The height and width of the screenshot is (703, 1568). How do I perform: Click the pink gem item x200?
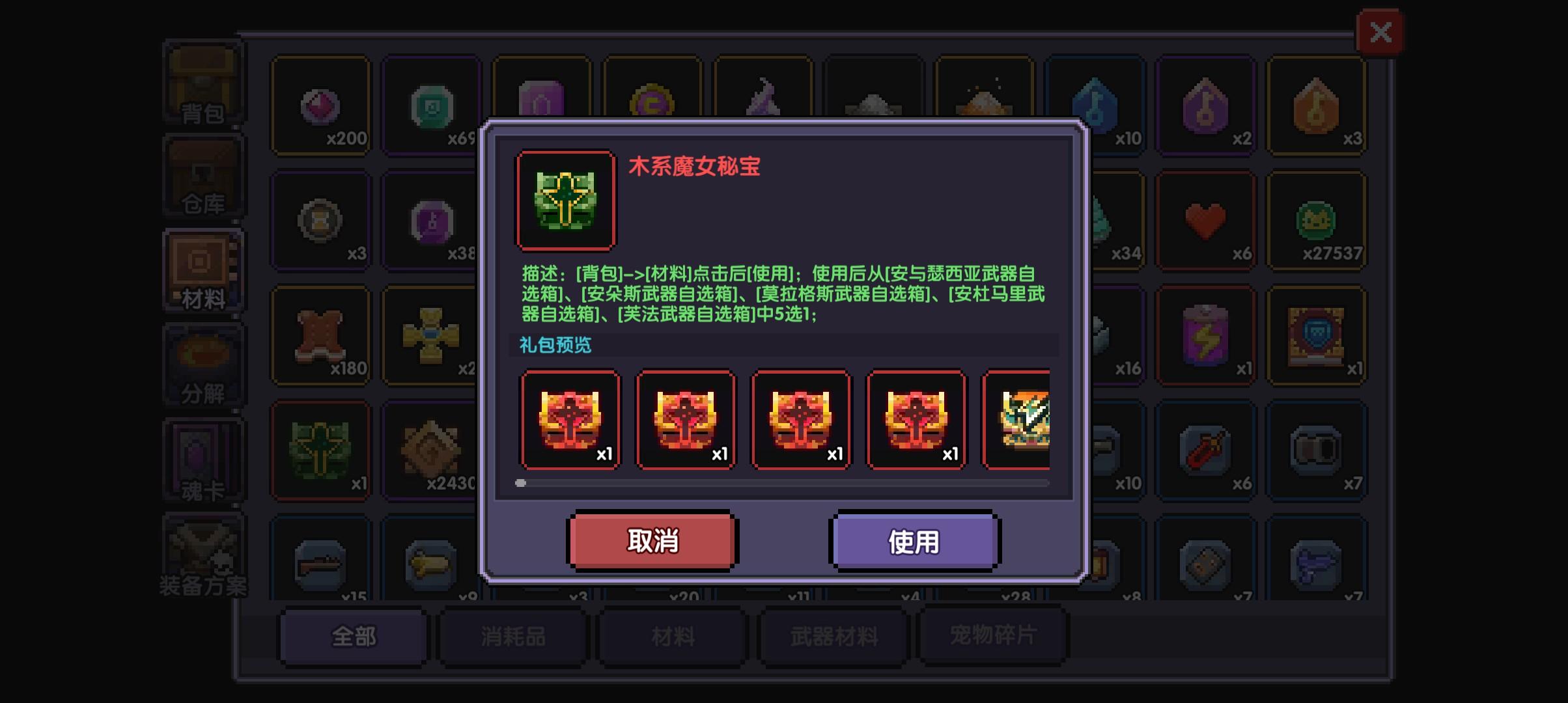(321, 106)
